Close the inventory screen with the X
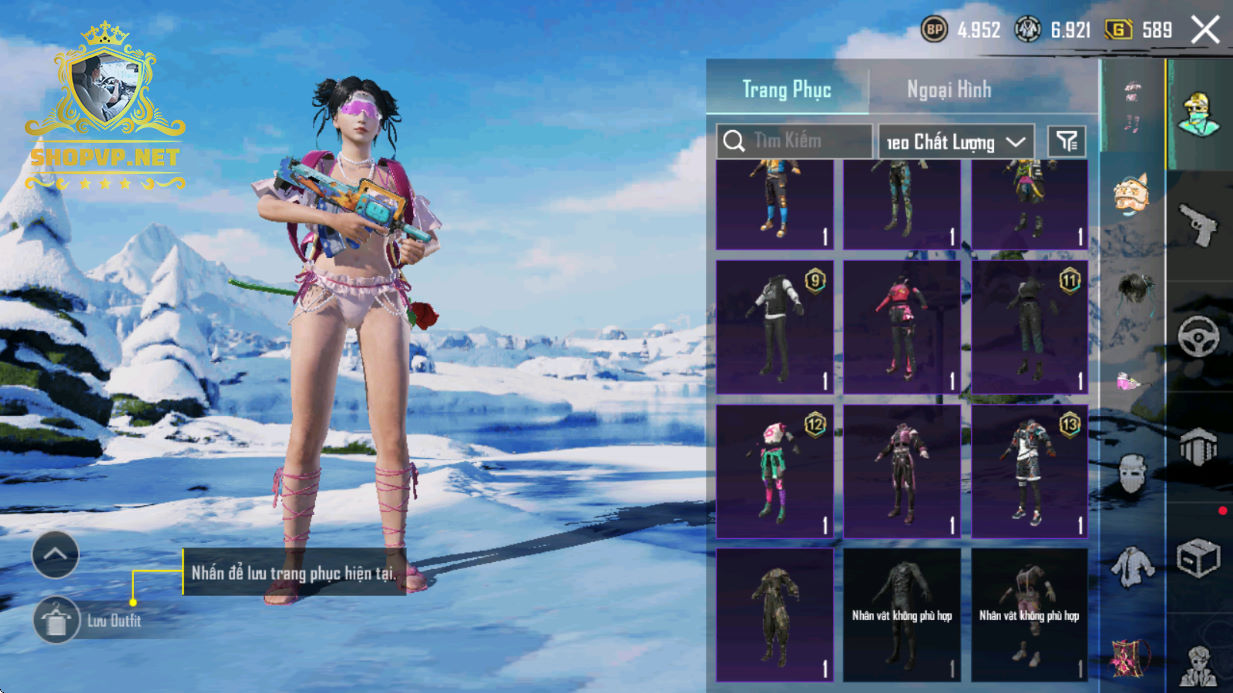The image size is (1233, 693). coord(1205,30)
